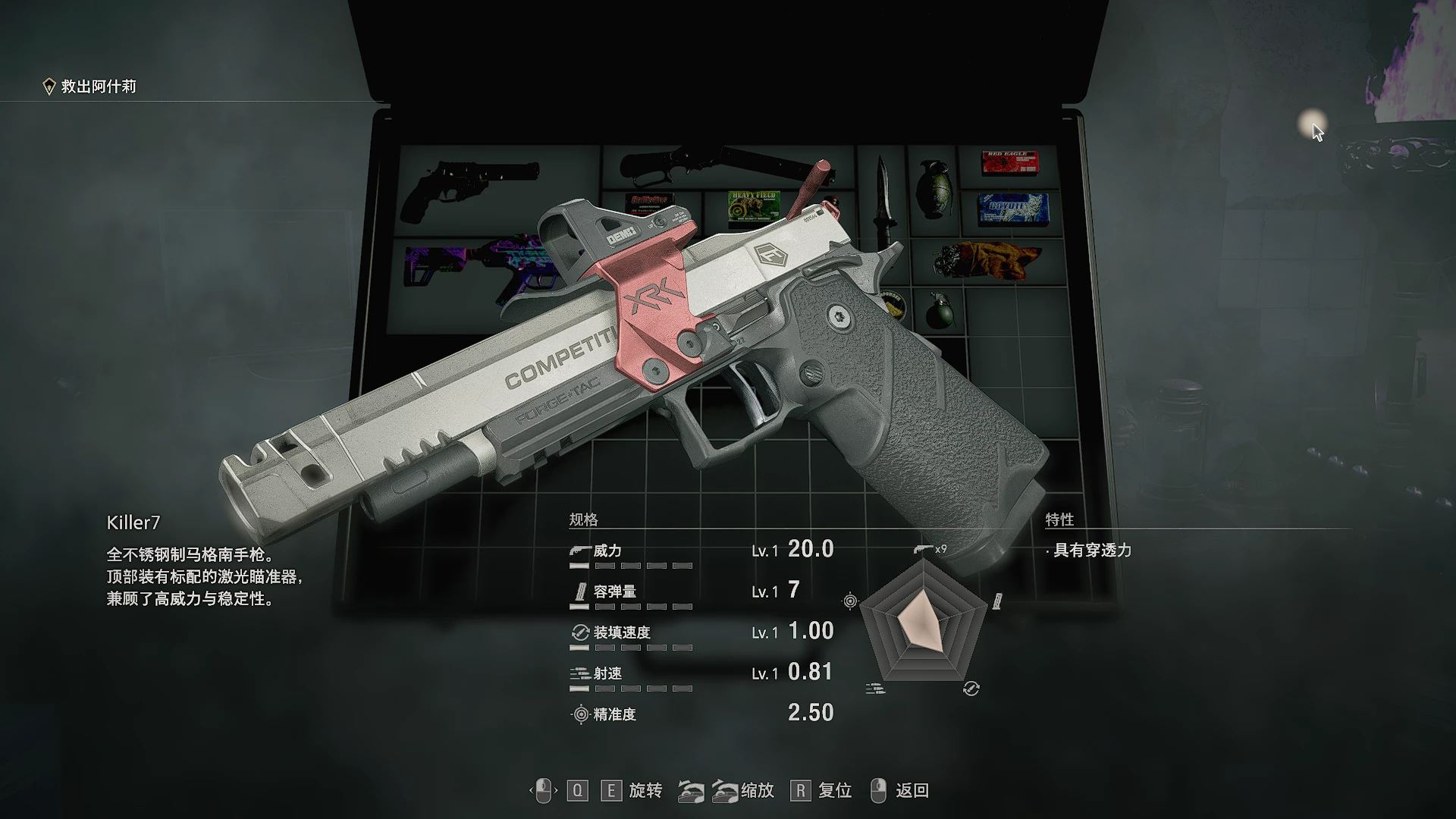Click the scope icon beside the stat pentagon
This screenshot has width=1456, height=819.
(x=849, y=599)
